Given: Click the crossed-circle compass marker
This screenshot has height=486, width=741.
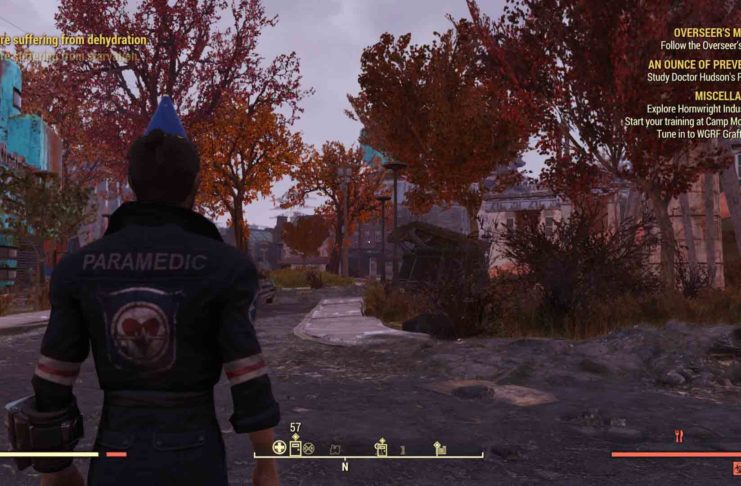Looking at the screenshot, I should click(309, 448).
